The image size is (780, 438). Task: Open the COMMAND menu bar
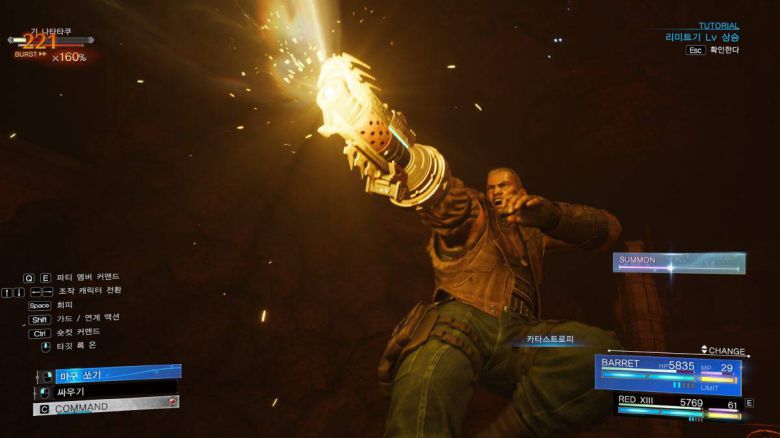(107, 407)
